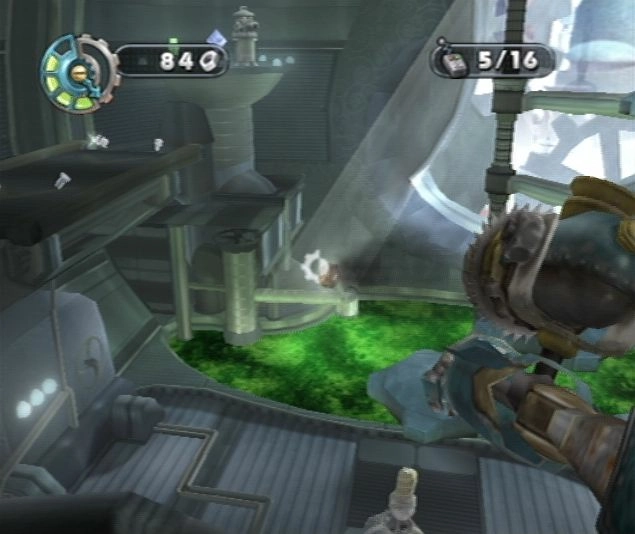
Task: Select the collectible item icon beside 5/16
Action: tap(451, 62)
